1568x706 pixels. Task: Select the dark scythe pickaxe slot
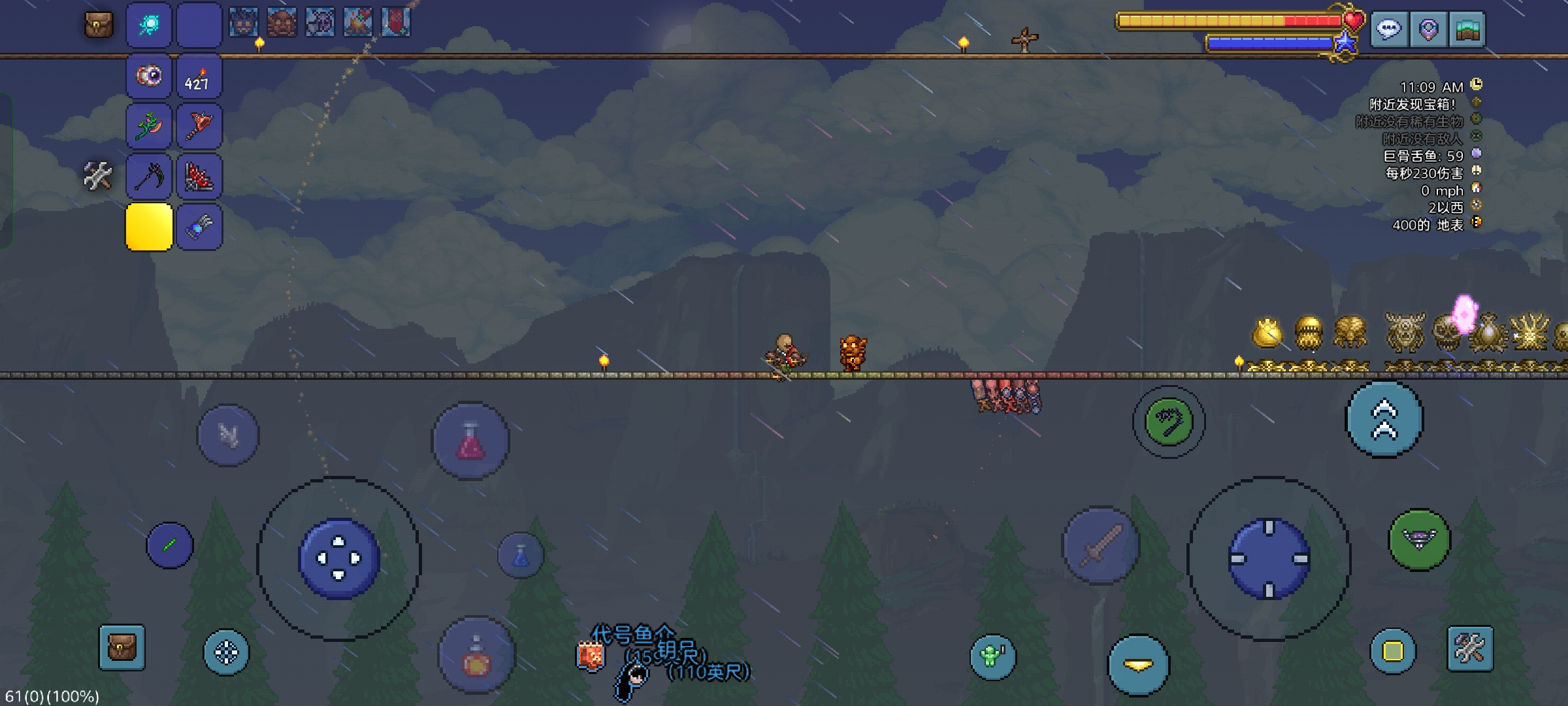tap(149, 176)
